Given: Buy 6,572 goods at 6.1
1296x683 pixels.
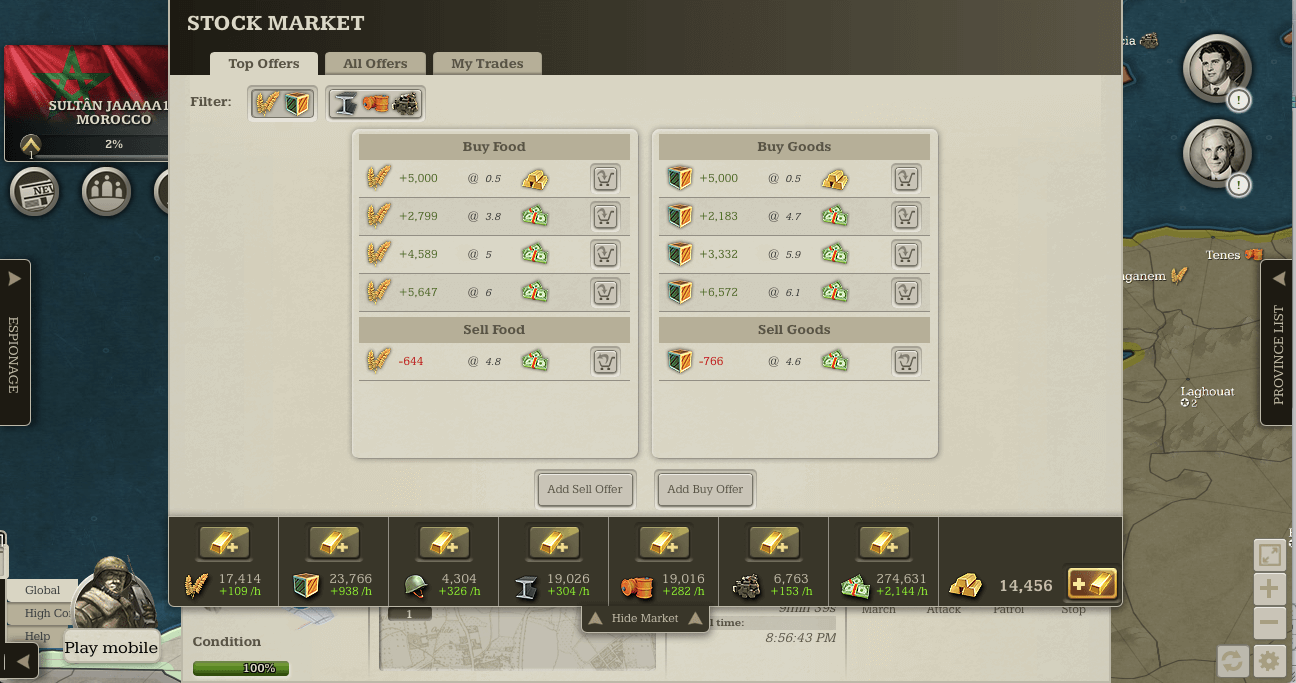Looking at the screenshot, I should point(905,291).
